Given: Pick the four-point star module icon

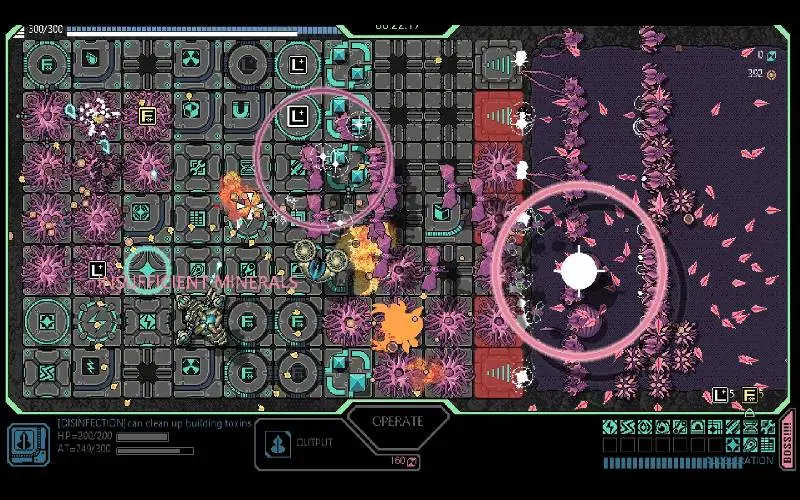Looking at the screenshot, I should tap(733, 444).
